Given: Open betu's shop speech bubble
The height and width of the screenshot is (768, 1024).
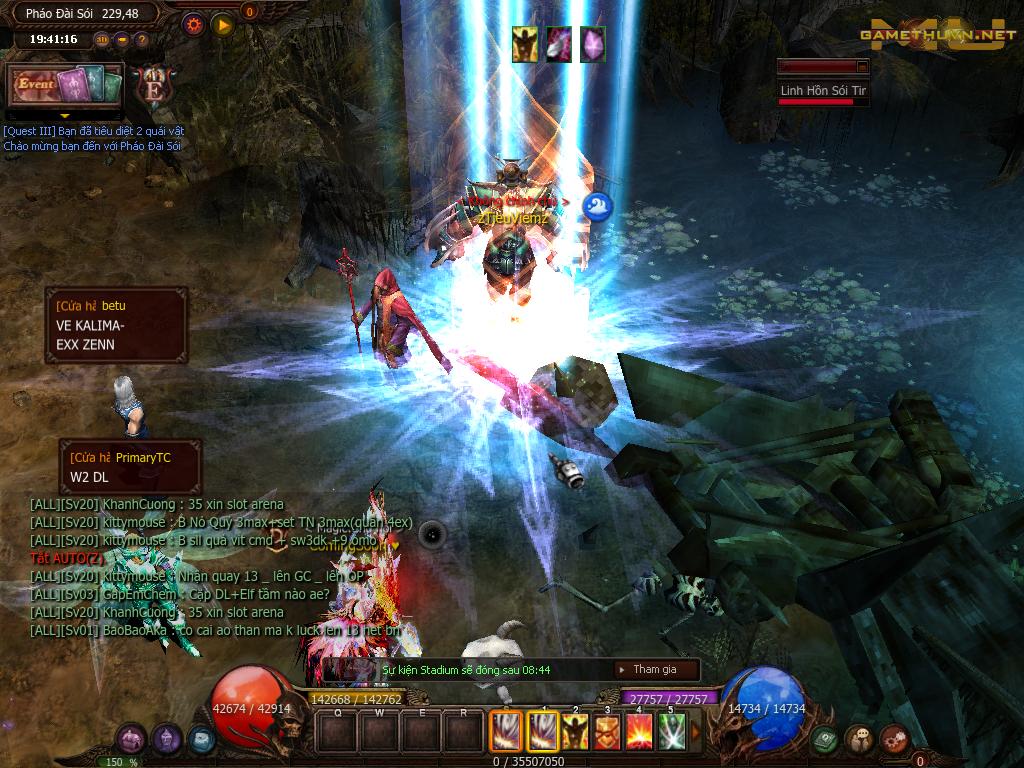Looking at the screenshot, I should click(x=115, y=325).
